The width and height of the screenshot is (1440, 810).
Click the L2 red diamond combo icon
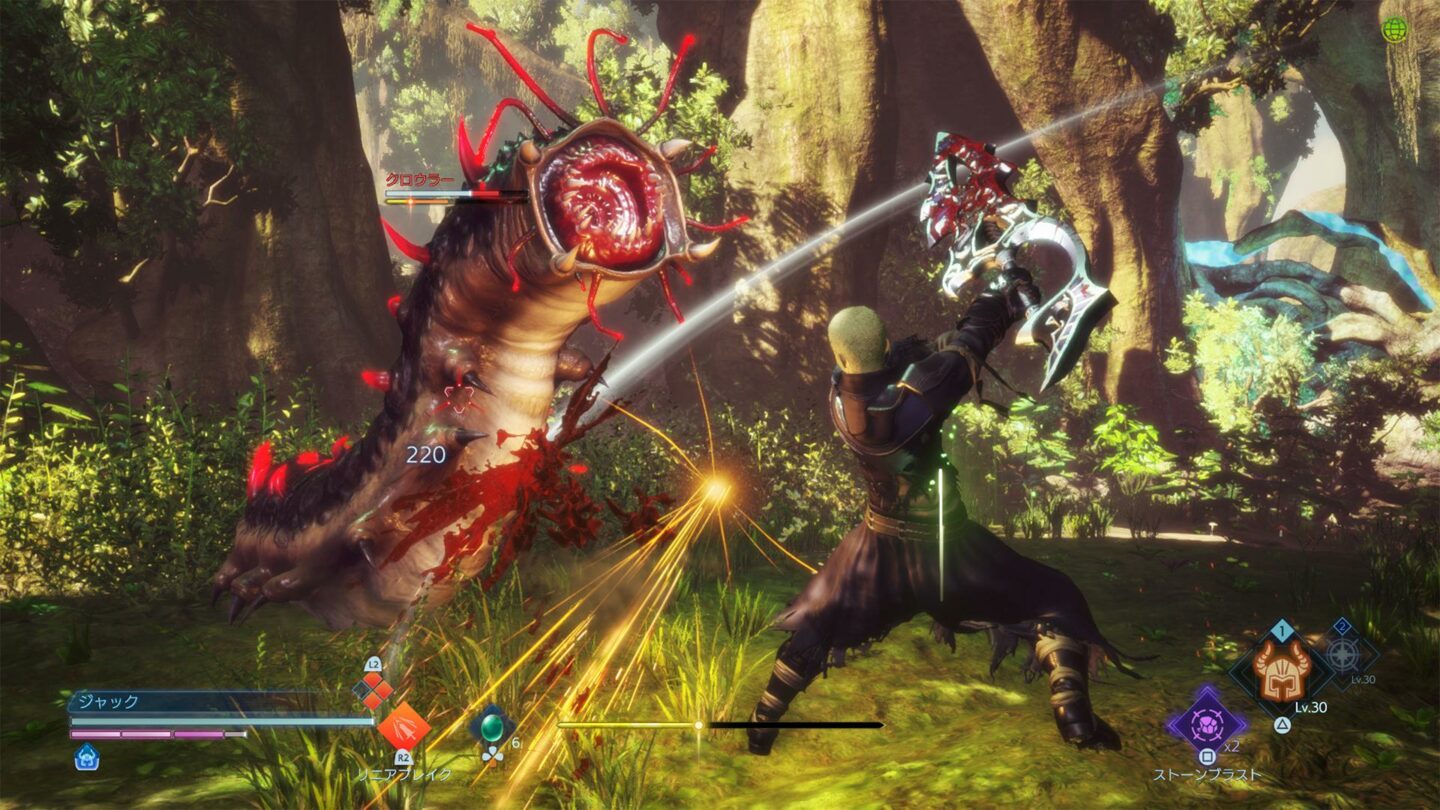373,690
